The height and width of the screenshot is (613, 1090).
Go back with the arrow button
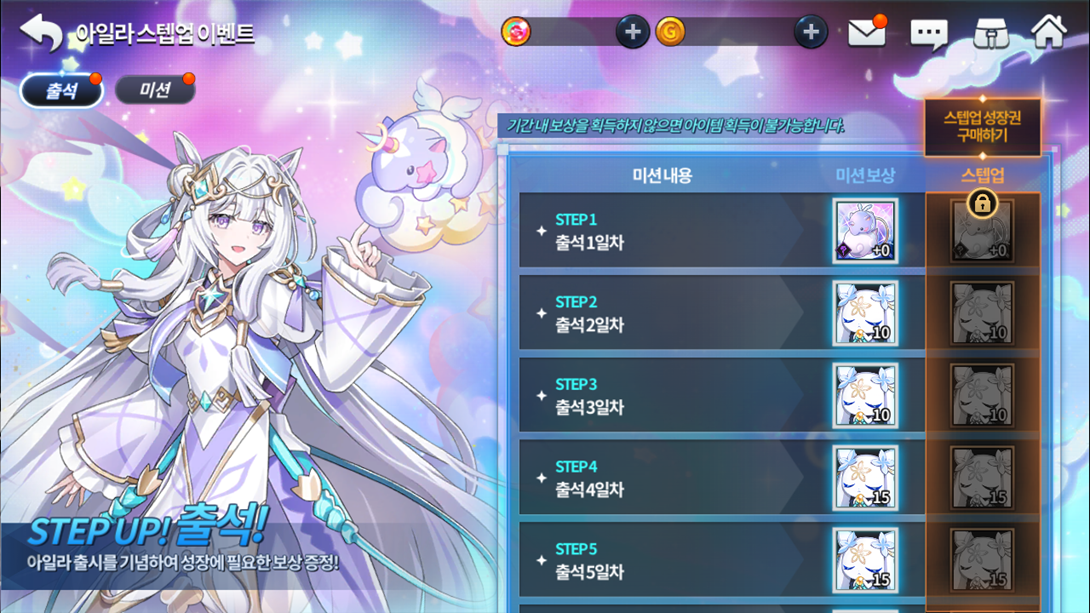[40, 33]
